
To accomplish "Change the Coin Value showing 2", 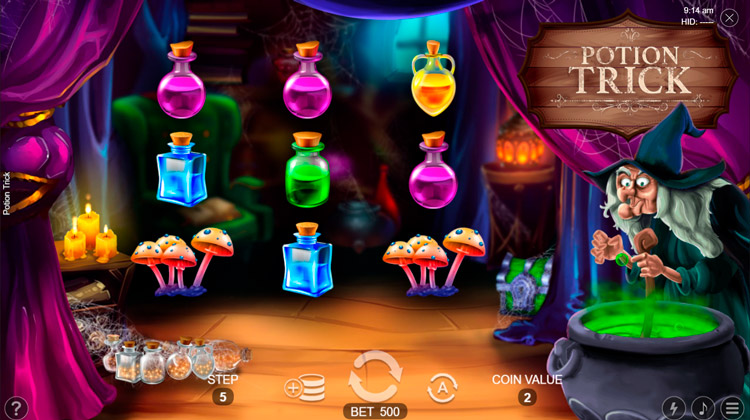I will (526, 397).
